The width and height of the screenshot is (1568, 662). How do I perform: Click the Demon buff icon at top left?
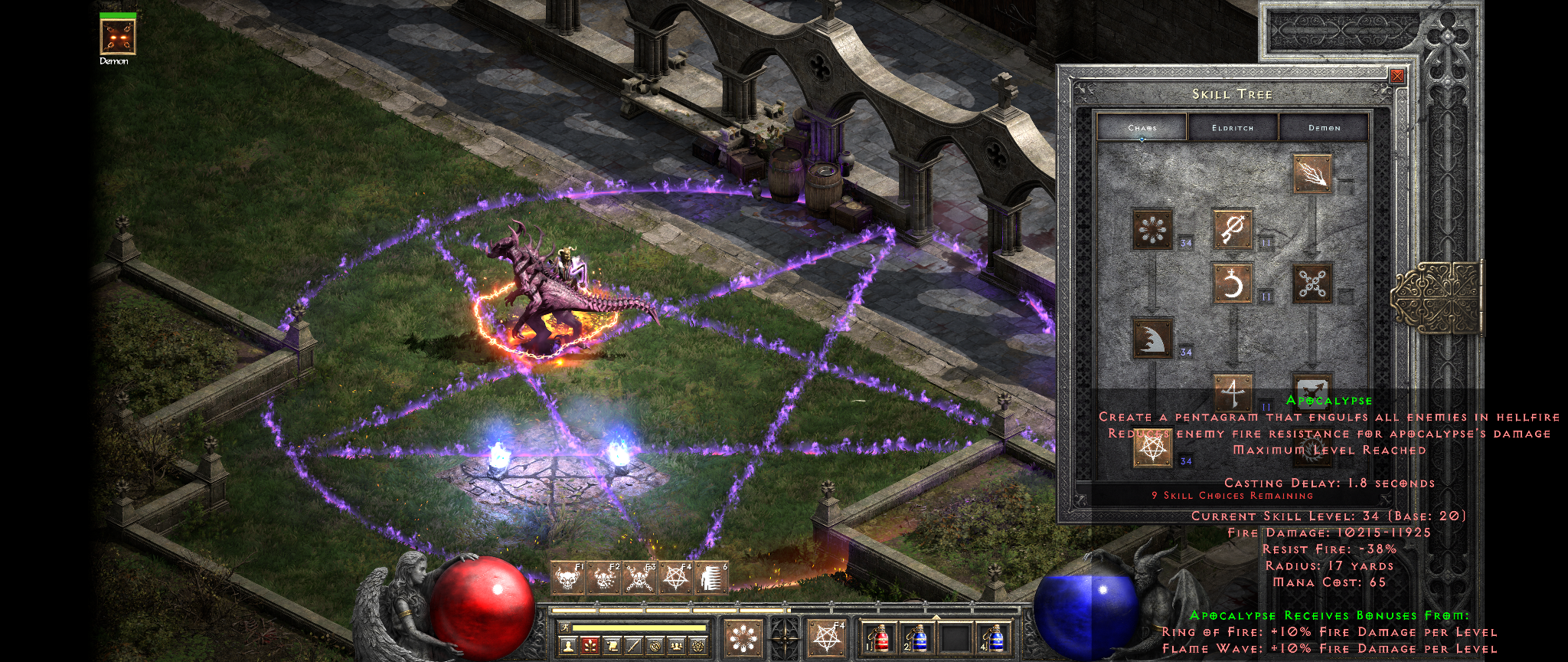tap(118, 37)
